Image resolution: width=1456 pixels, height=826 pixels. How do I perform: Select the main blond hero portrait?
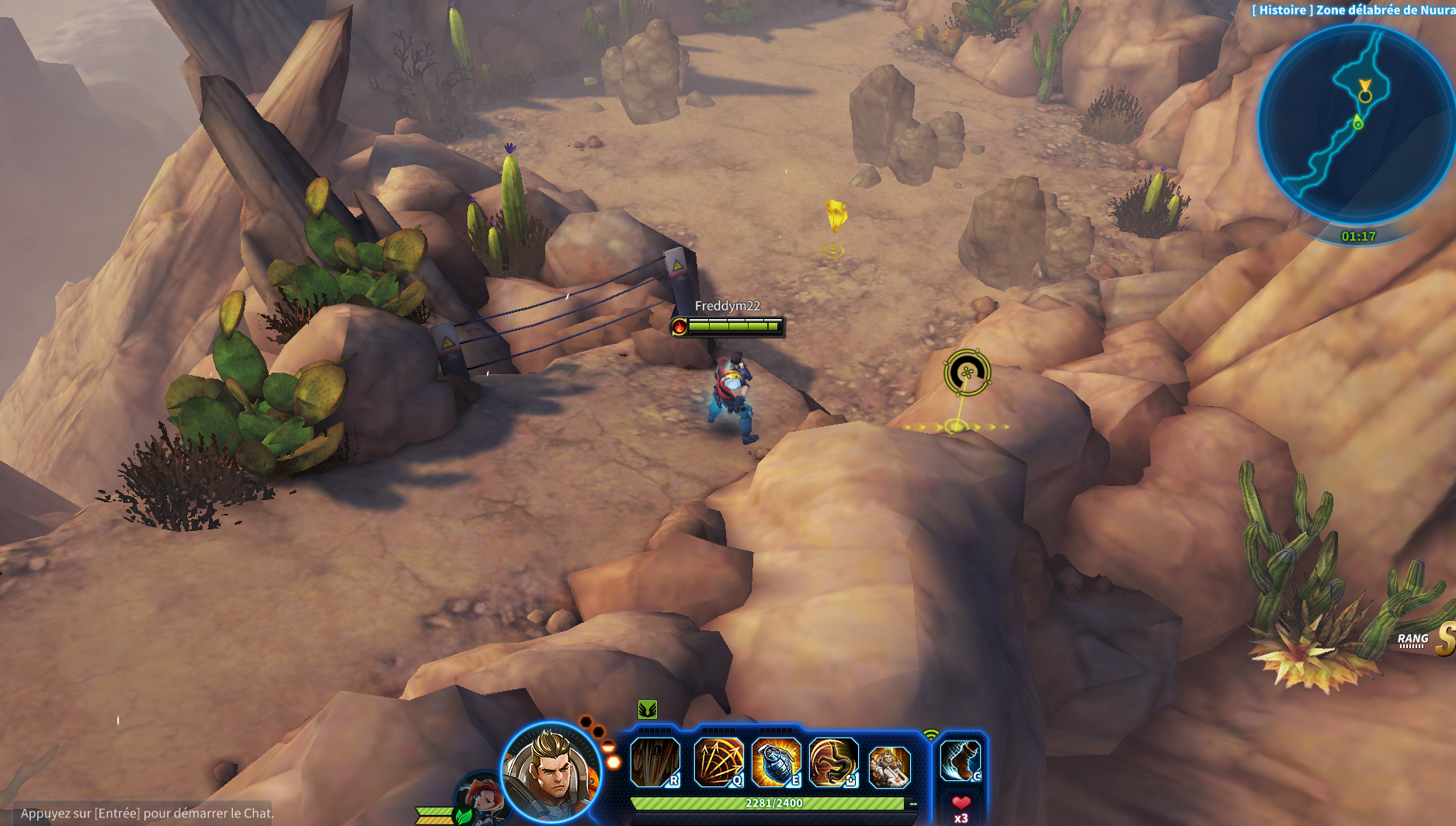tap(551, 771)
